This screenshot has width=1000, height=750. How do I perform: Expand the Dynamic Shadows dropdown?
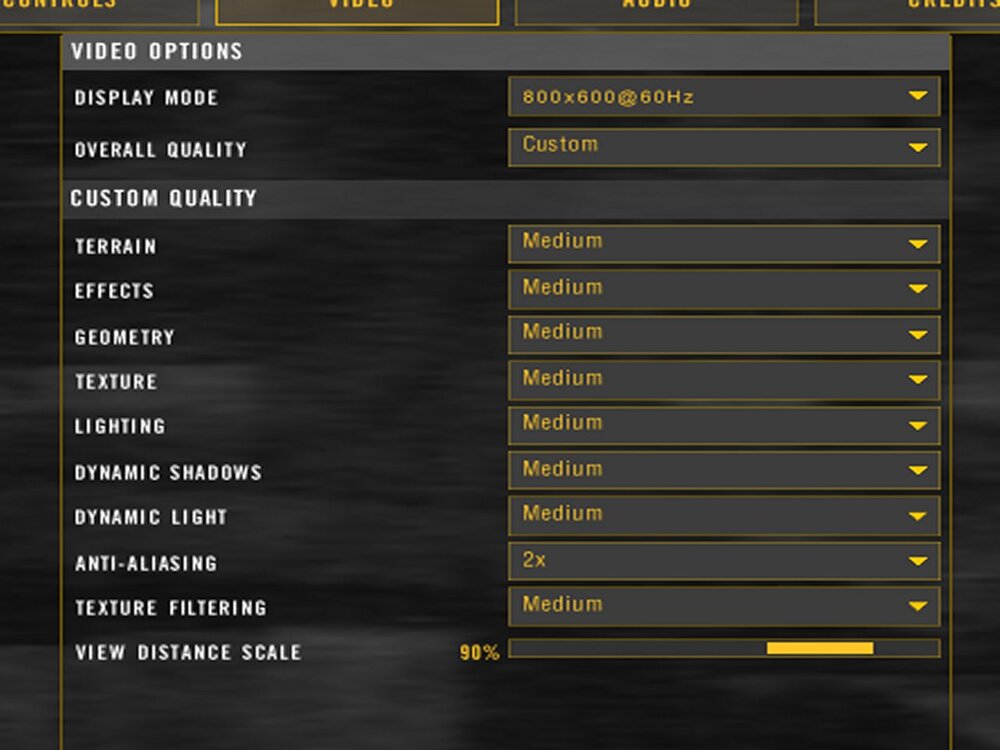click(724, 471)
